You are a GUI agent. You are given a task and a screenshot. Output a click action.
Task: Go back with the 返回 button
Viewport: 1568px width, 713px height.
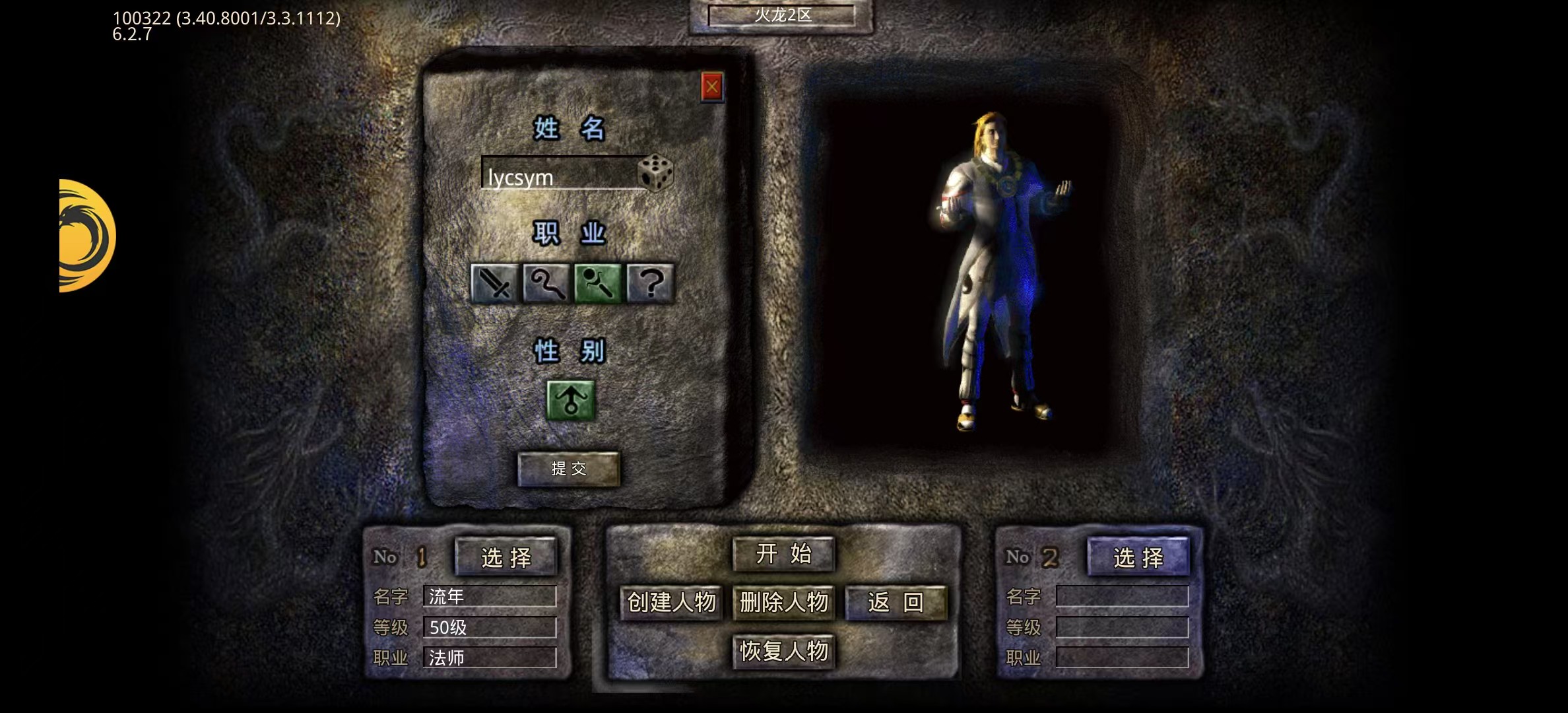coord(896,602)
